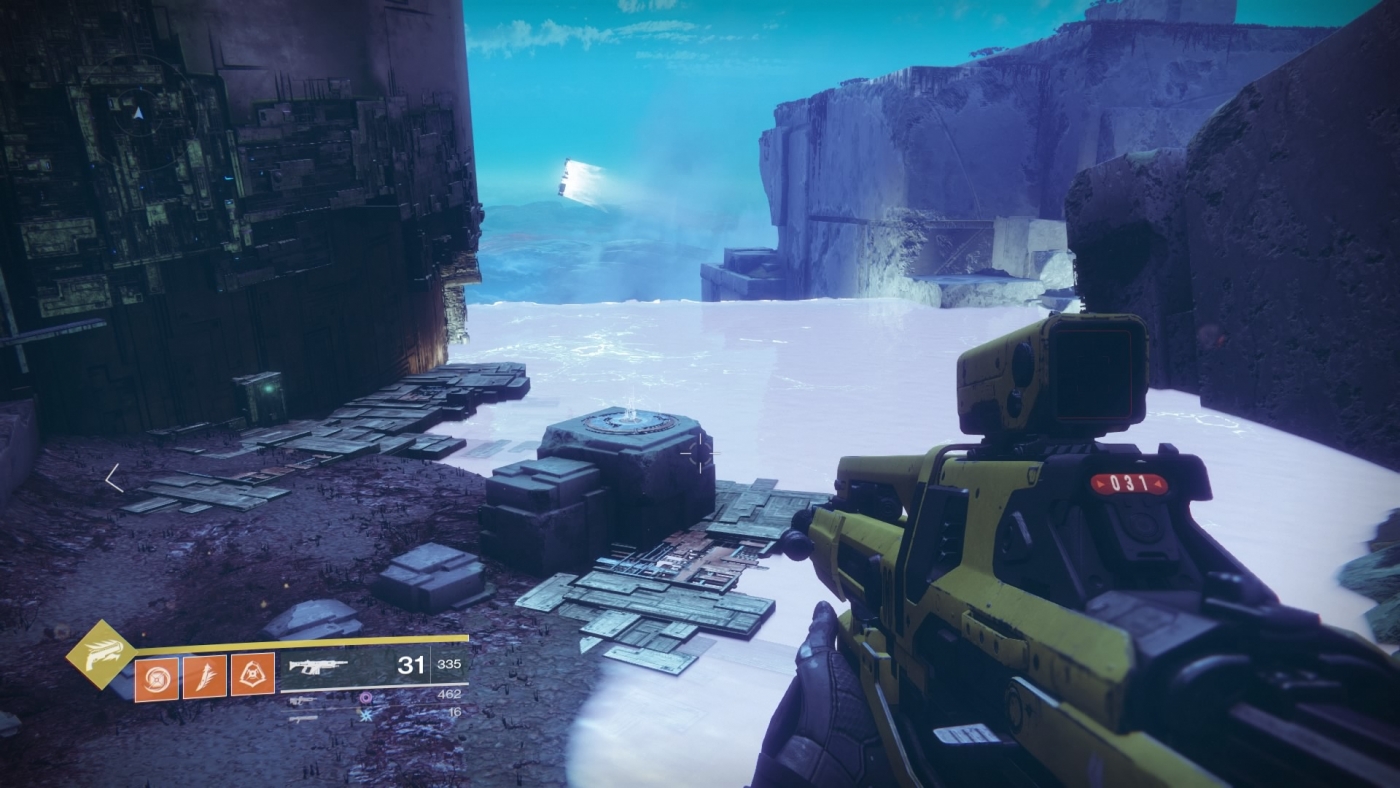Screen dimensions: 1400x788
Task: Click the blue heavy ammo icon
Action: (366, 717)
